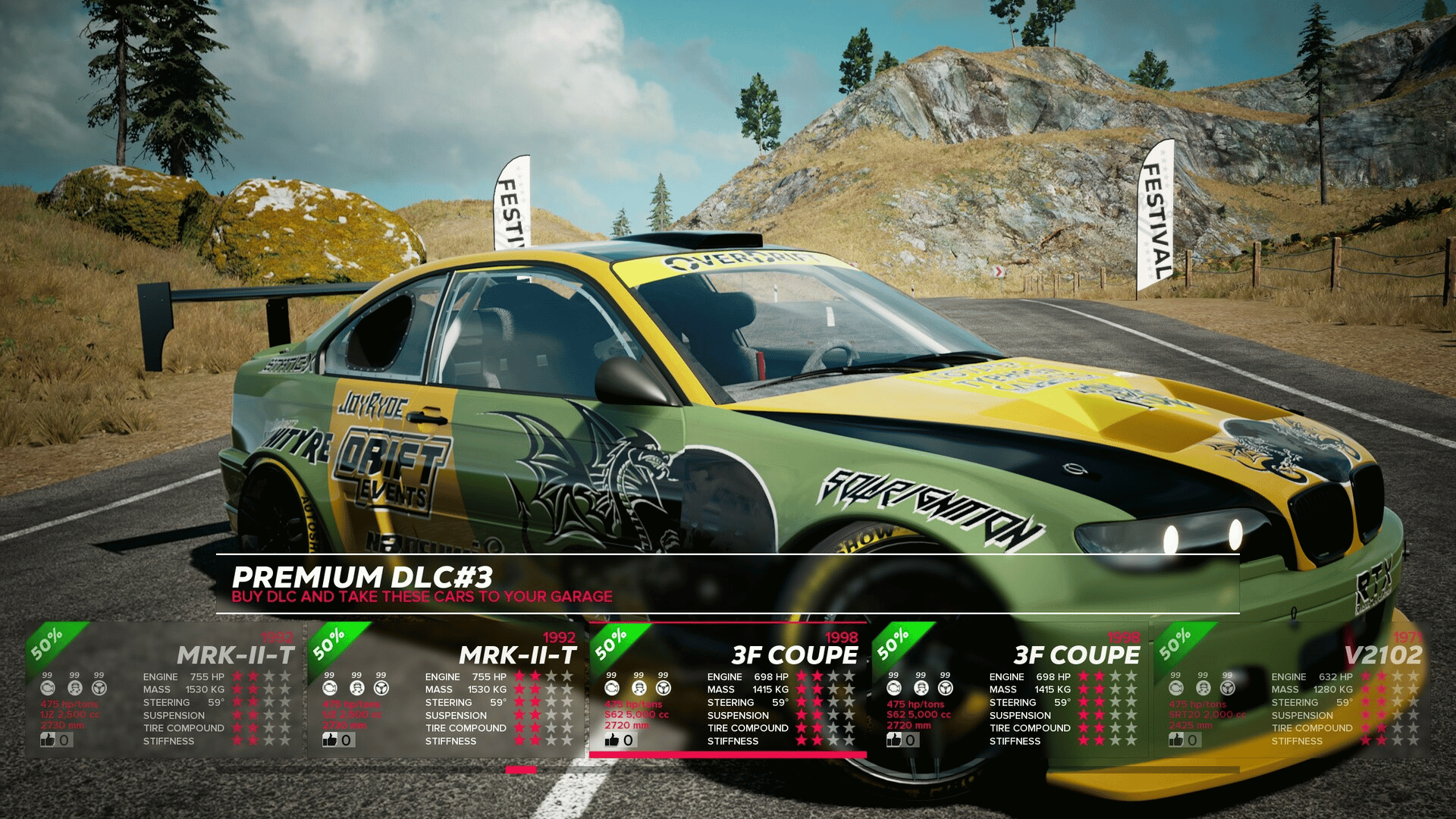Select the 1971 V2102 car card
1456x819 pixels.
[x=1291, y=689]
